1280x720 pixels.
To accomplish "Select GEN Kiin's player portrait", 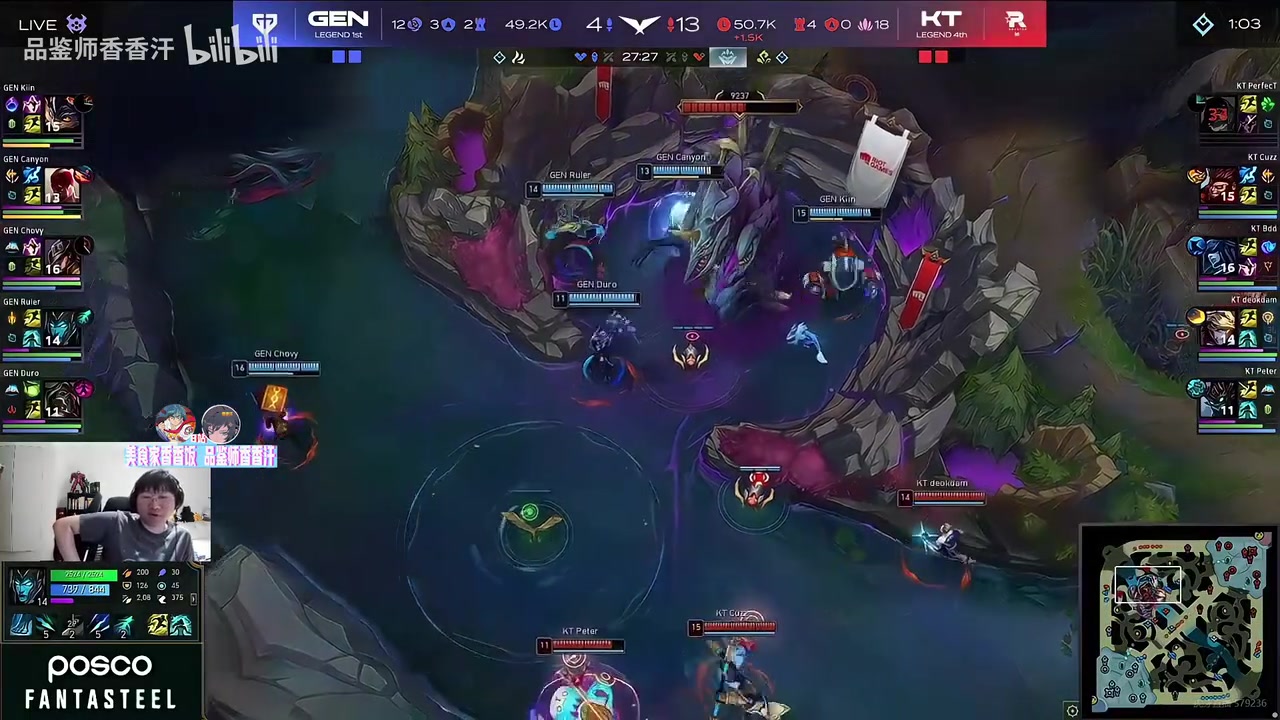I will (62, 114).
